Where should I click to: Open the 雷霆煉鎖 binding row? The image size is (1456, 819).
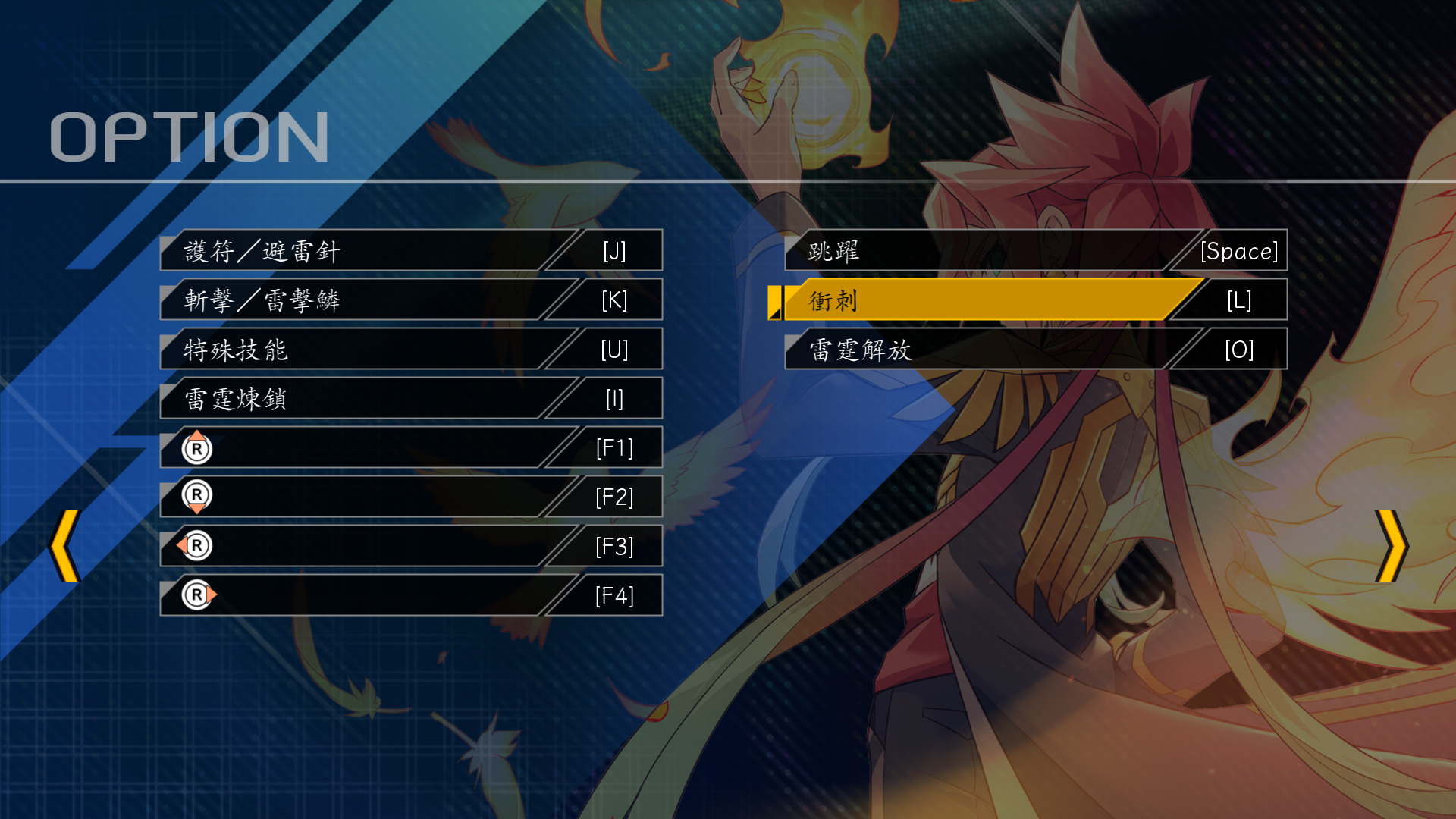point(409,399)
